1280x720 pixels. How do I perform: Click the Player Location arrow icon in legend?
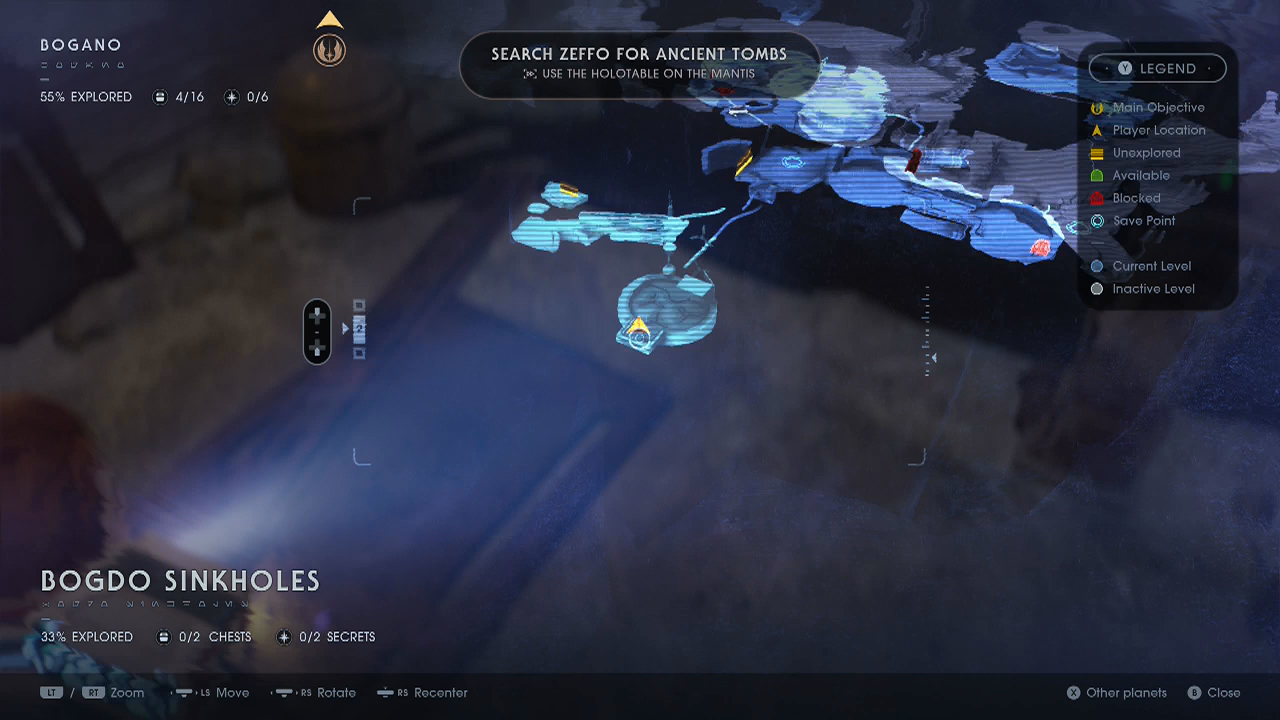1097,130
